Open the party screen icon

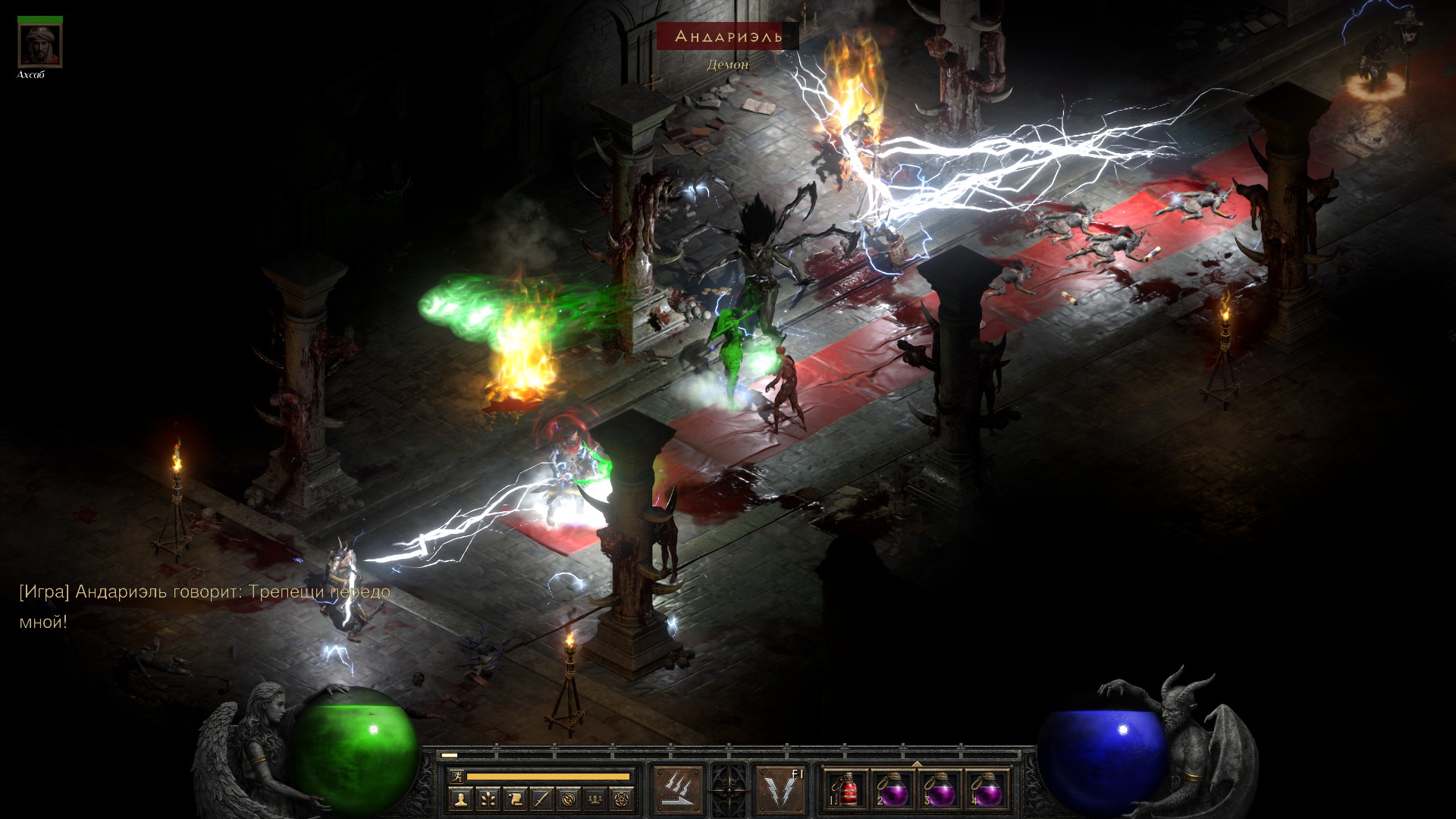(597, 799)
